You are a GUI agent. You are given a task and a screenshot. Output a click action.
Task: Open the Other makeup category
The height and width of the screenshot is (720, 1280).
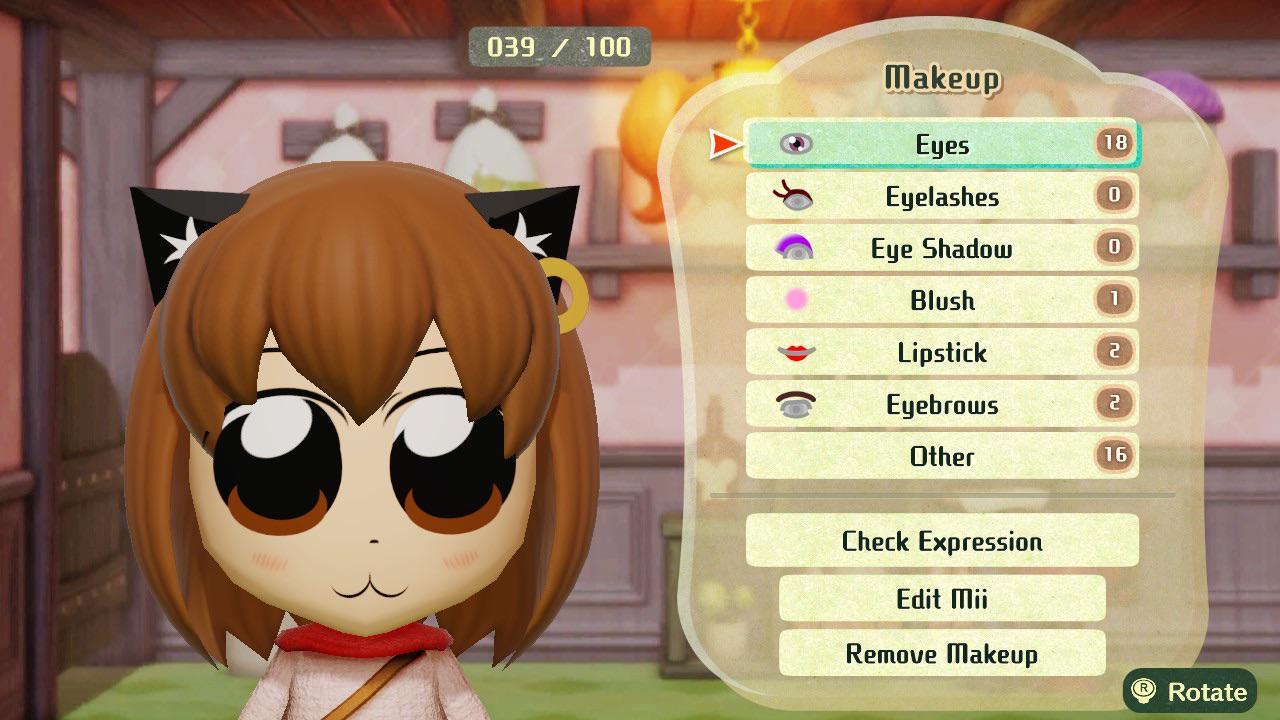click(x=942, y=457)
